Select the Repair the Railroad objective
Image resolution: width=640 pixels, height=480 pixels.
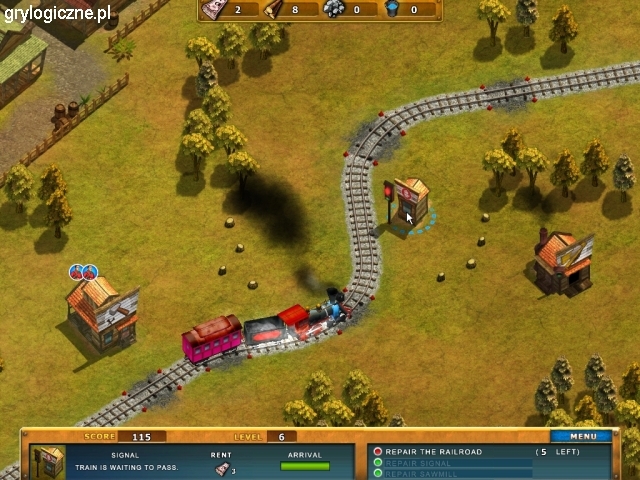point(433,452)
